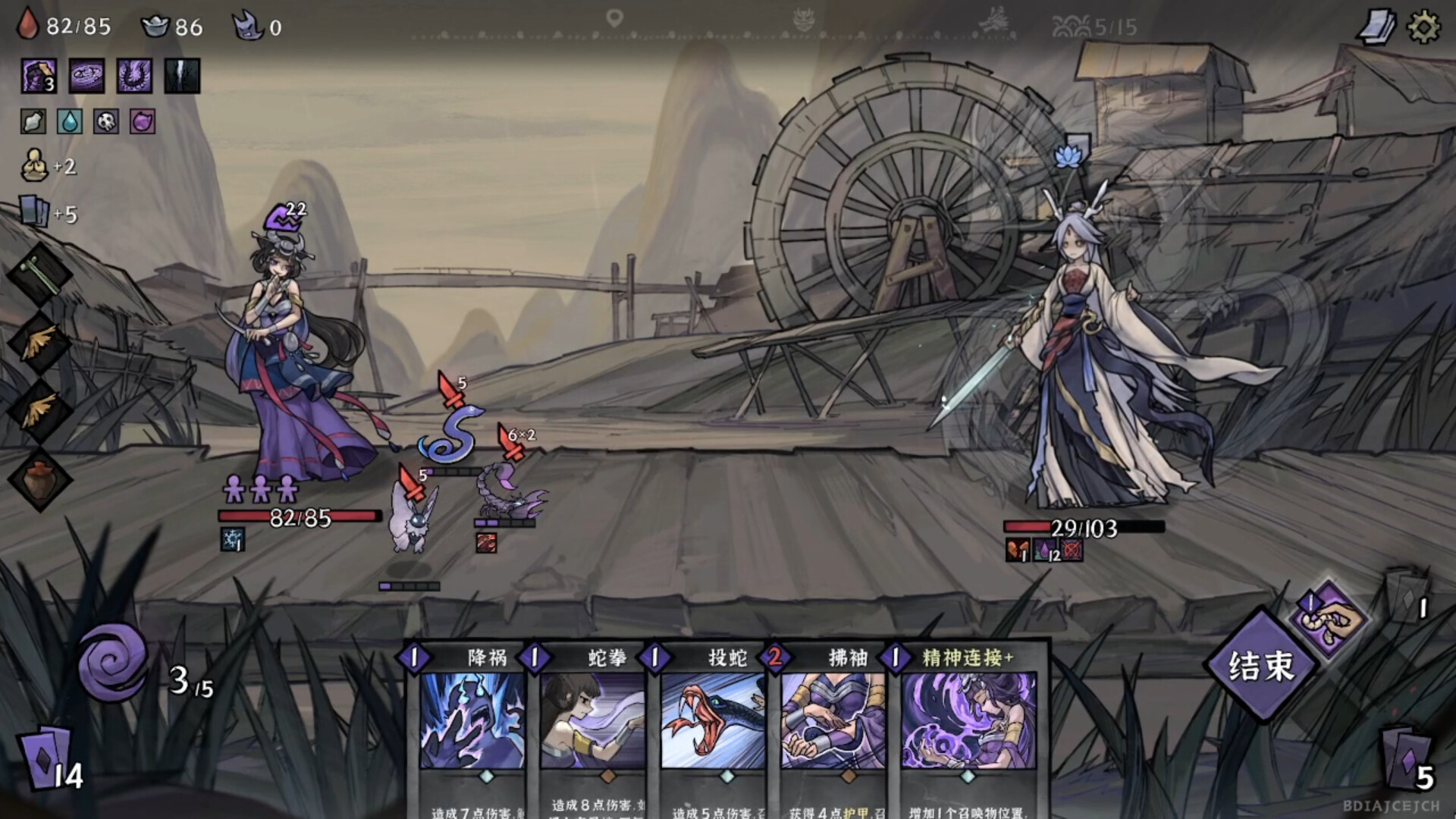The image size is (1456, 819).
Task: View the deck via the cards icon beside the gear
Action: click(1376, 28)
